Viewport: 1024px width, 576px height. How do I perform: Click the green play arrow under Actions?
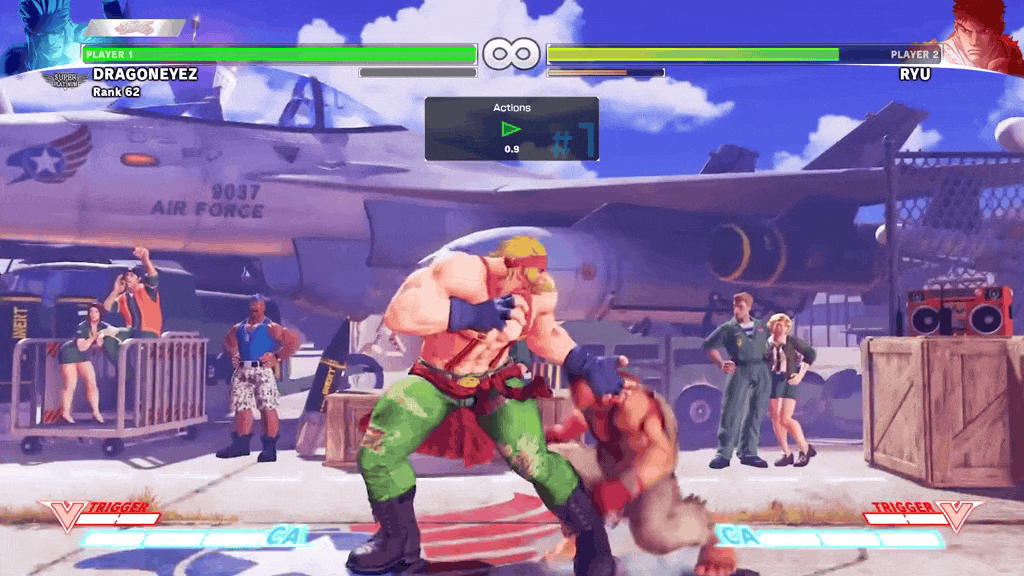point(511,129)
